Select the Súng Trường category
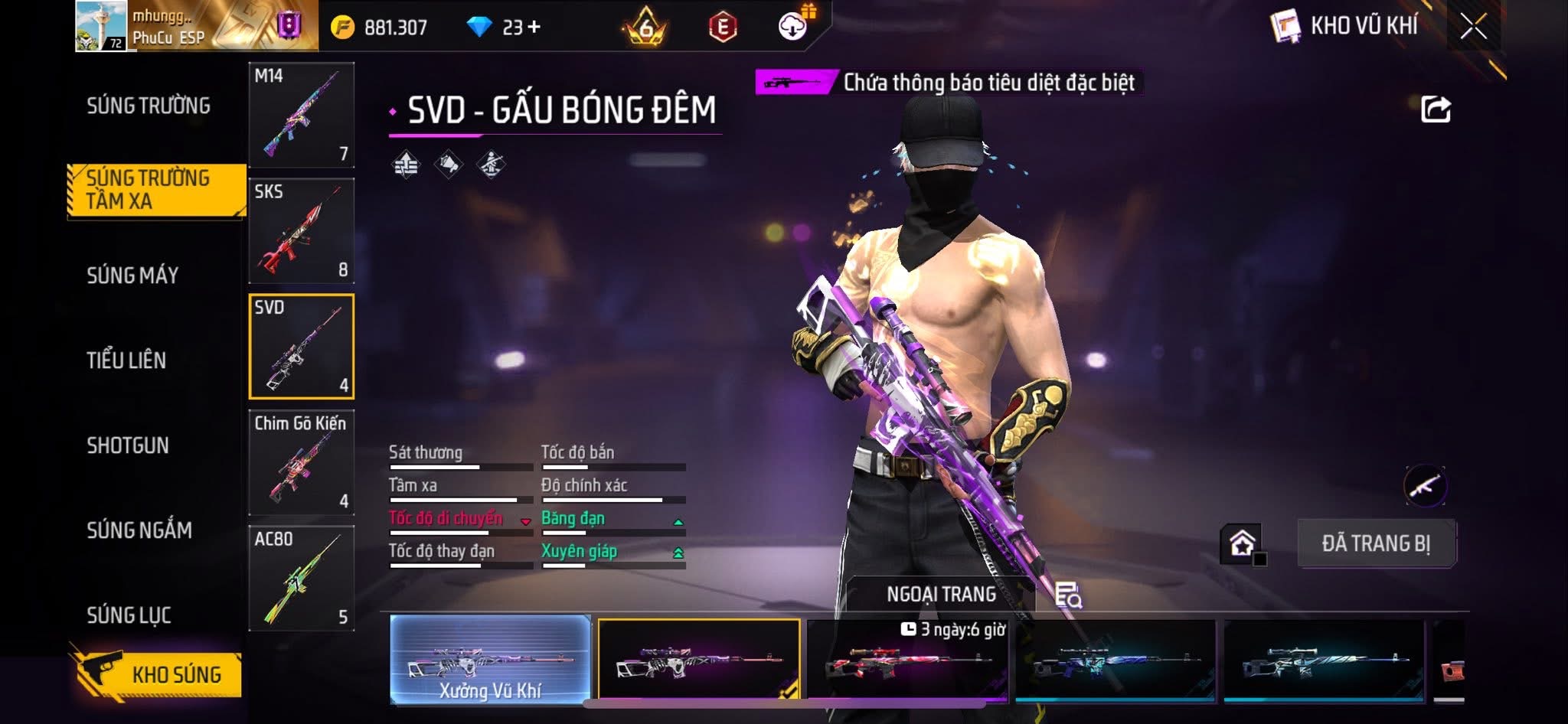This screenshot has height=724, width=1568. coord(148,106)
